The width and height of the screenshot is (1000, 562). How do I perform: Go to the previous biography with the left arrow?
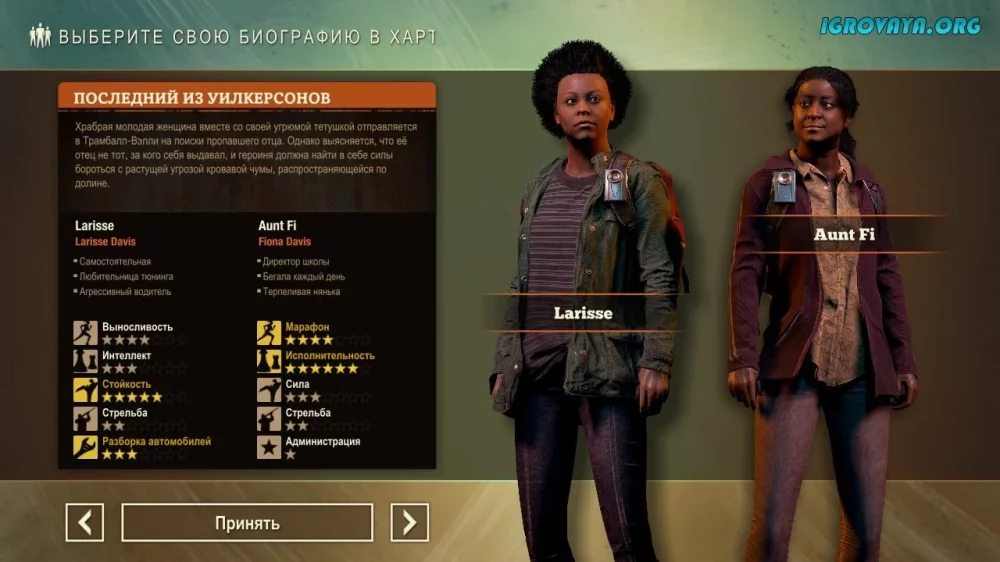[x=85, y=522]
